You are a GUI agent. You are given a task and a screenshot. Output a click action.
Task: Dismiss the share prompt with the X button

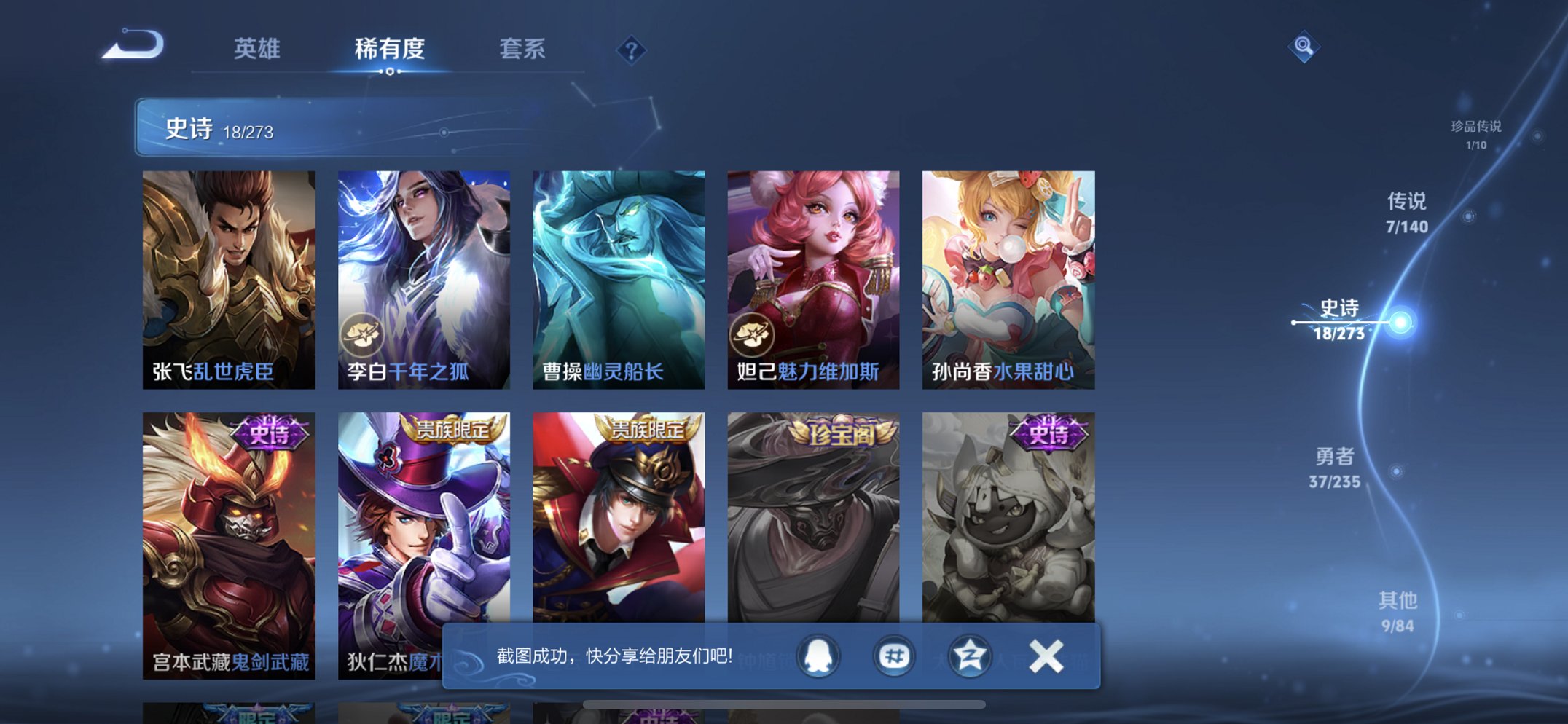[x=1046, y=656]
